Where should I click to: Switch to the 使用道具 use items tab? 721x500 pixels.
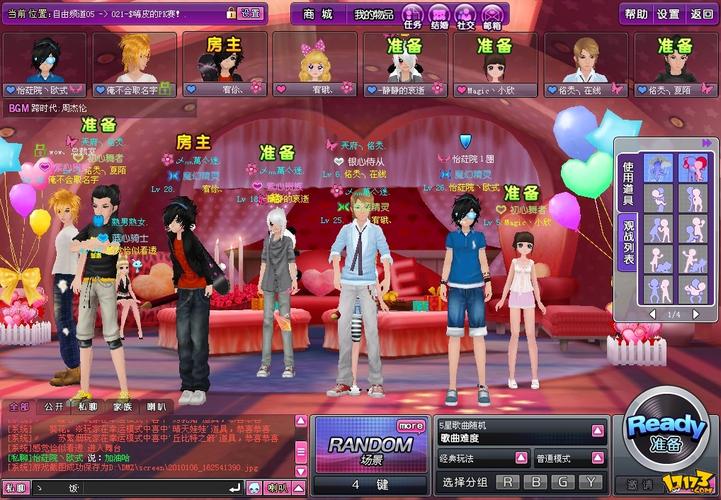click(629, 181)
